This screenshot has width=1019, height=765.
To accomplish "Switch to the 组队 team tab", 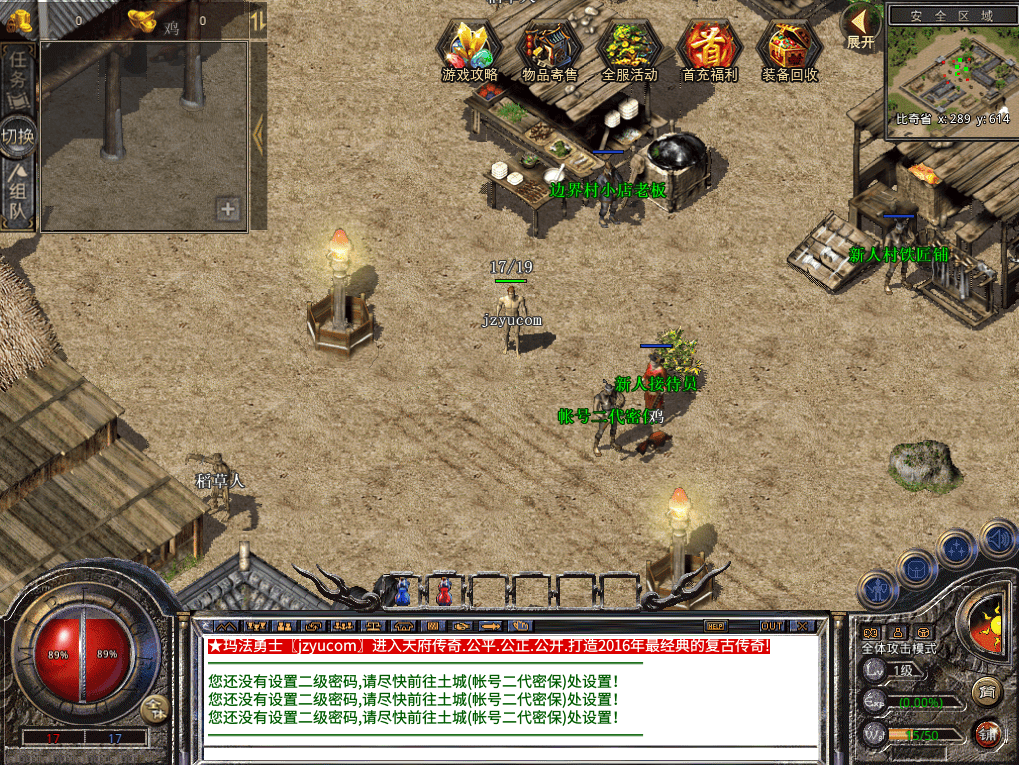I will 19,193.
